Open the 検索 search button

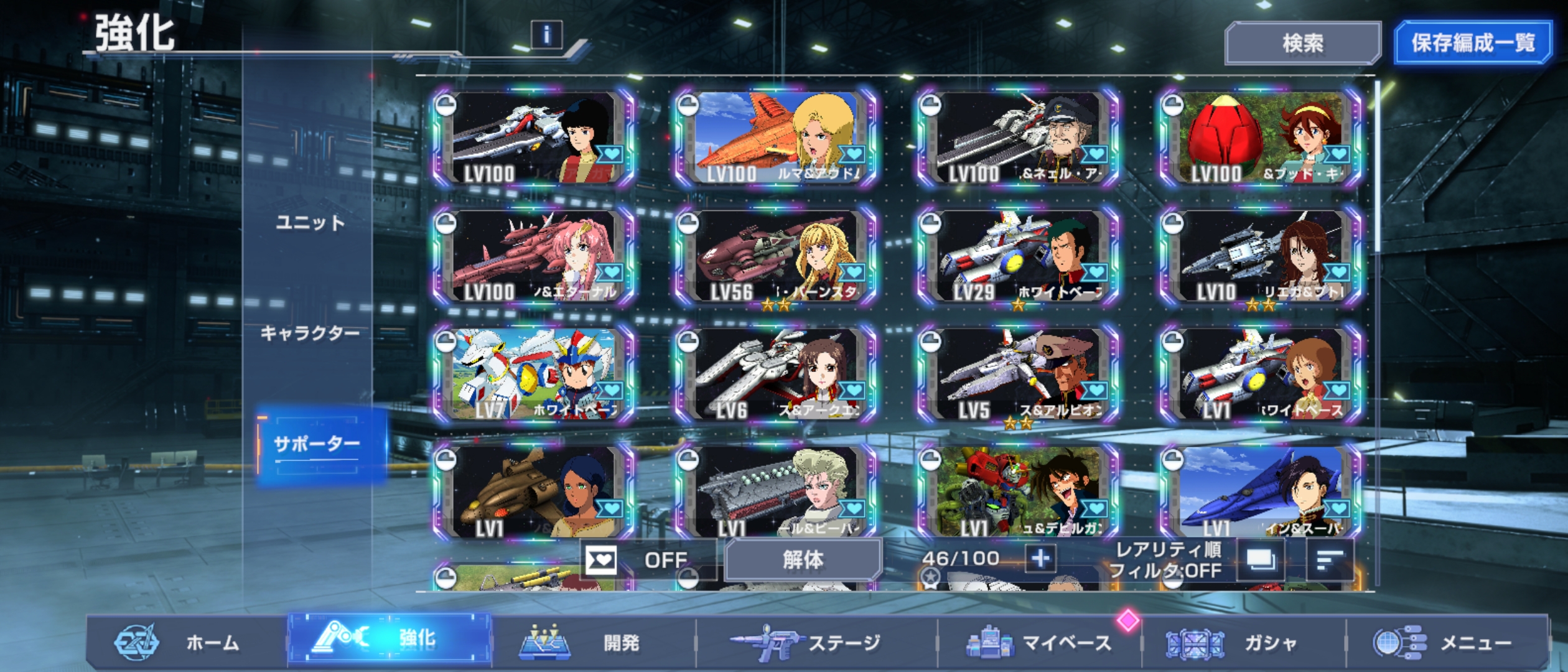[x=1302, y=43]
